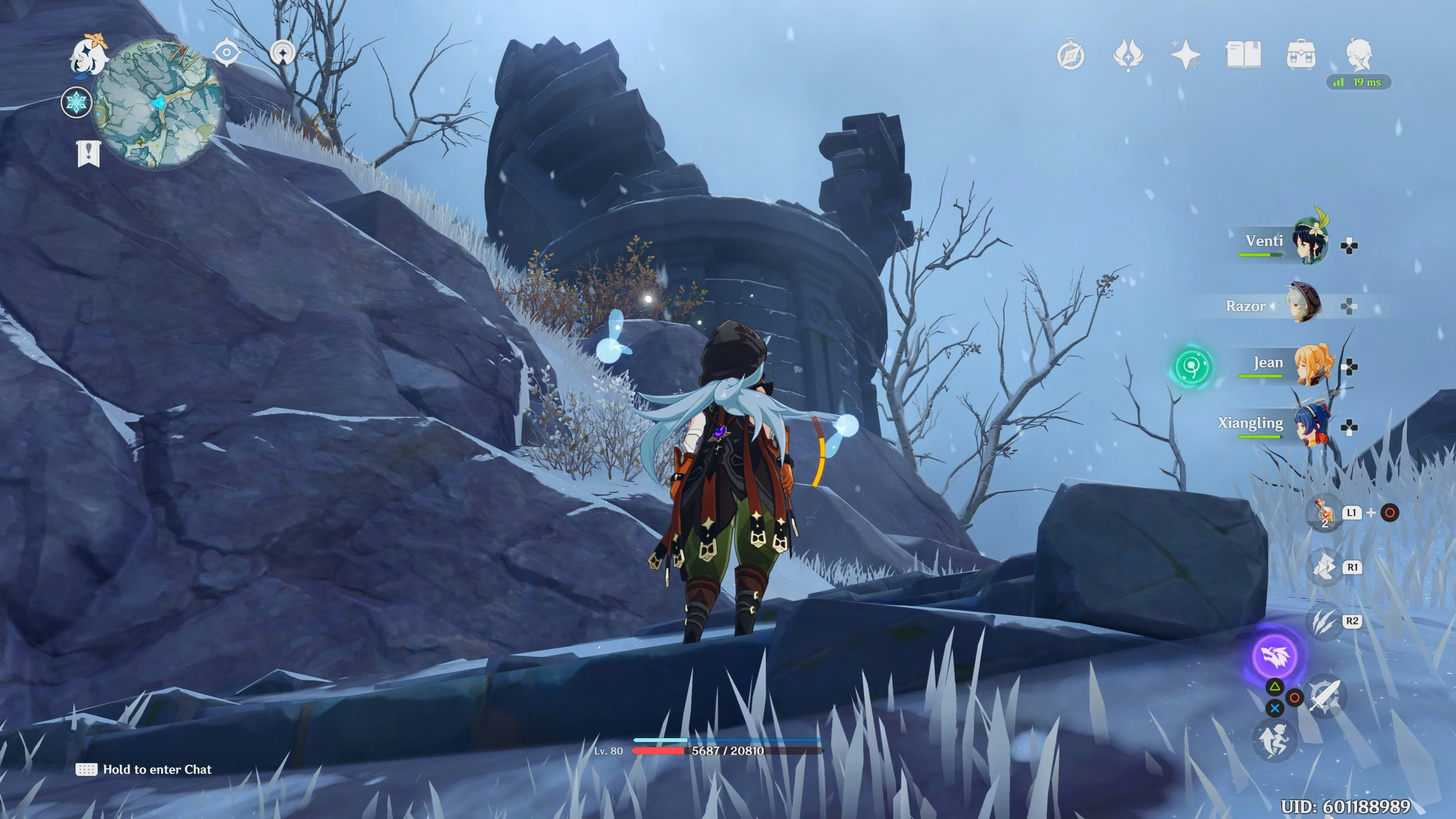Click the snowflake cold status icon
This screenshot has height=819, width=1456.
76,103
